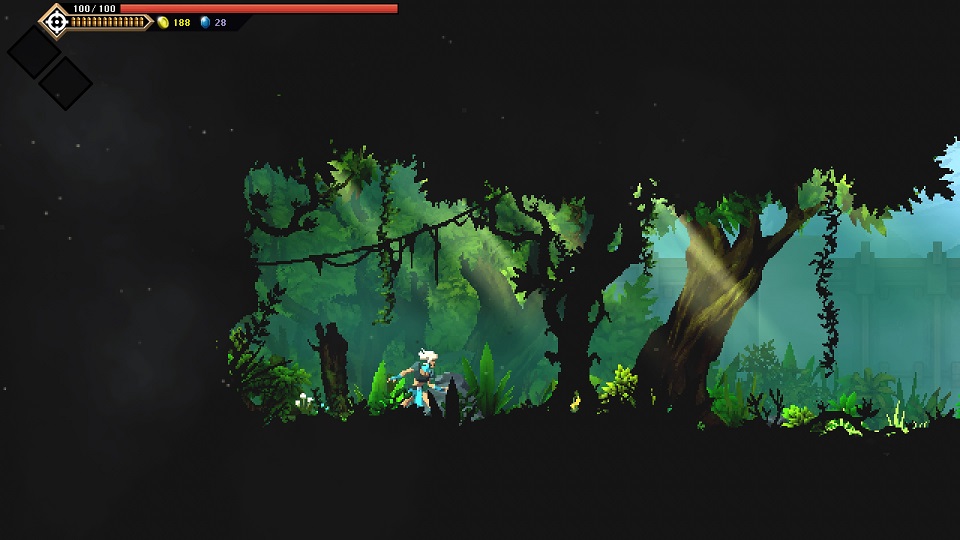Click the crosshair weapon emblem
This screenshot has height=540, width=960.
[55, 20]
